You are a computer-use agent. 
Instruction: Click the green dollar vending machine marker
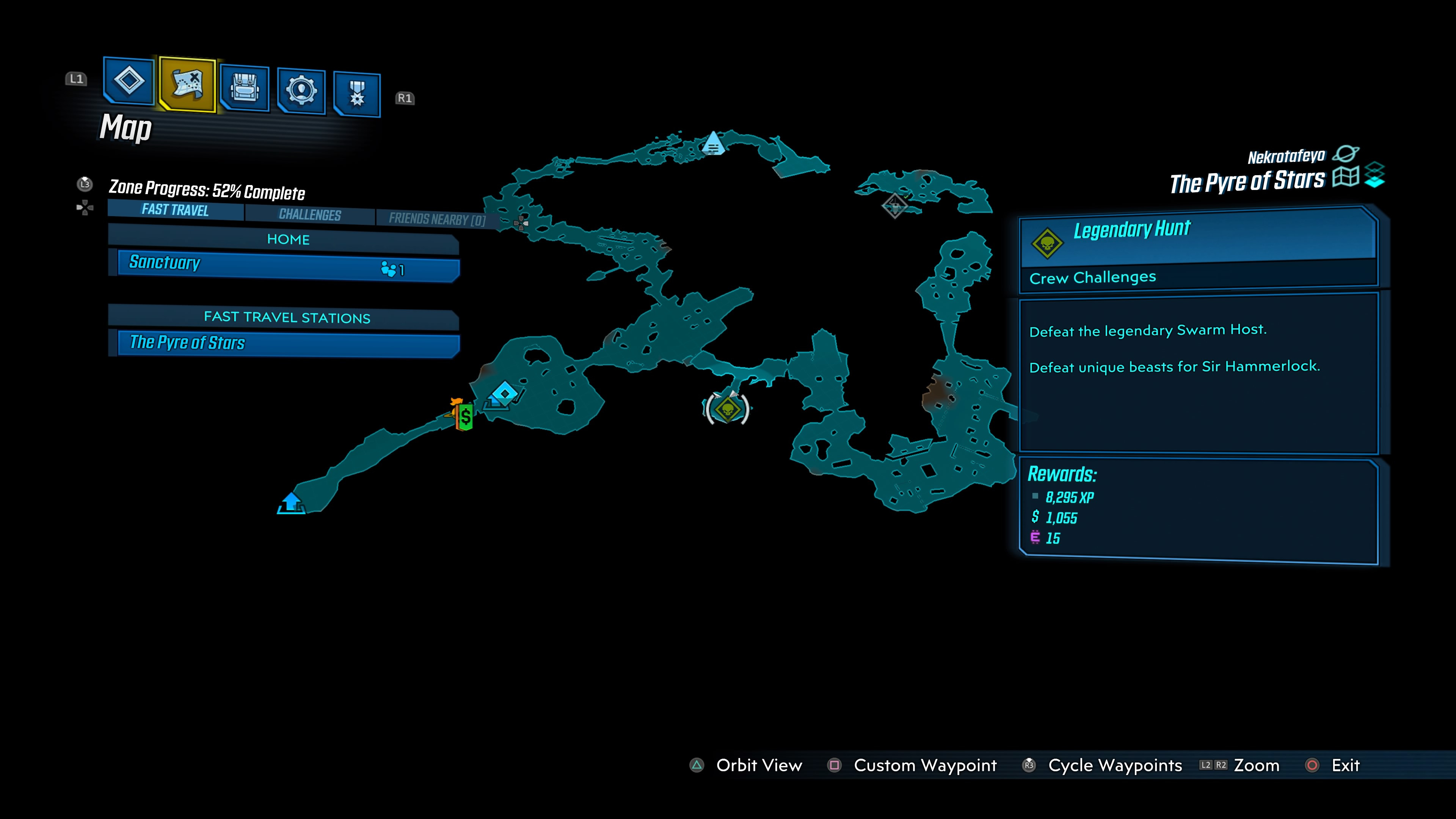(x=464, y=417)
